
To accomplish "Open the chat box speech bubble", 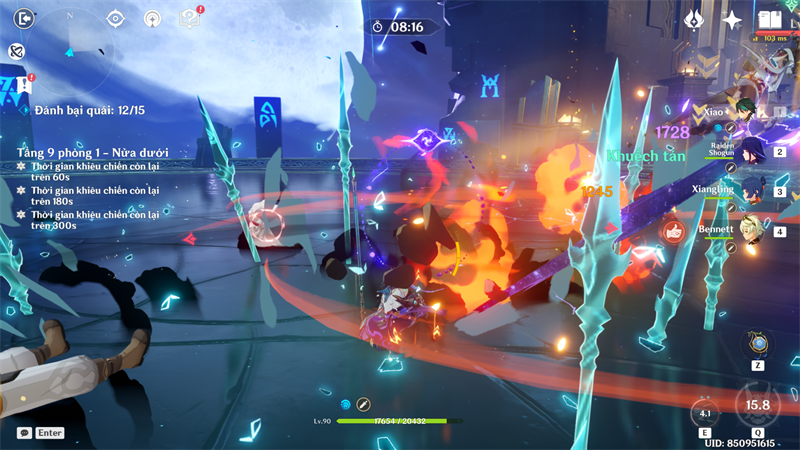I will (x=24, y=433).
